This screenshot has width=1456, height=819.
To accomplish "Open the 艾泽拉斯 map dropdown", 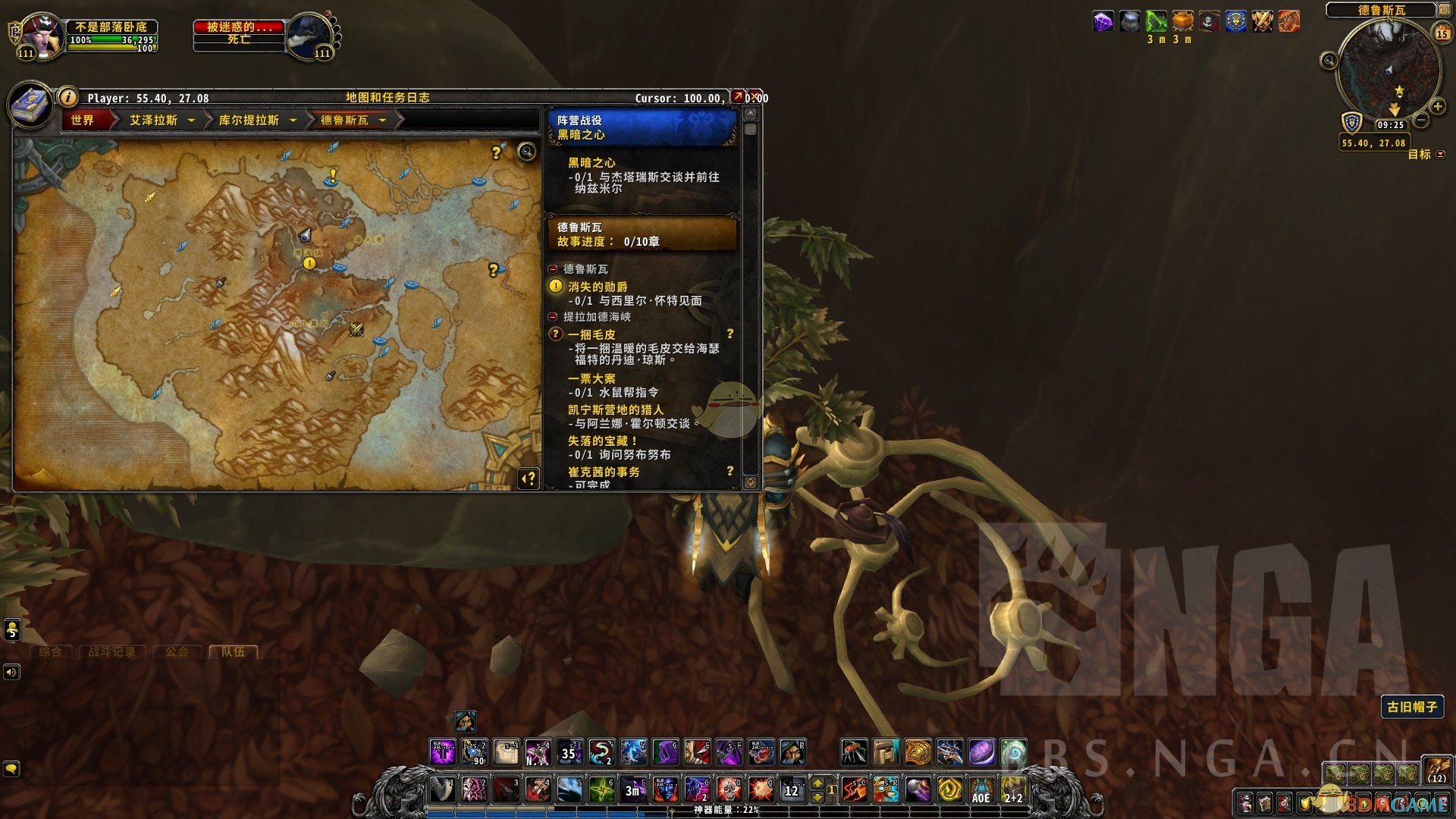I will pyautogui.click(x=191, y=121).
